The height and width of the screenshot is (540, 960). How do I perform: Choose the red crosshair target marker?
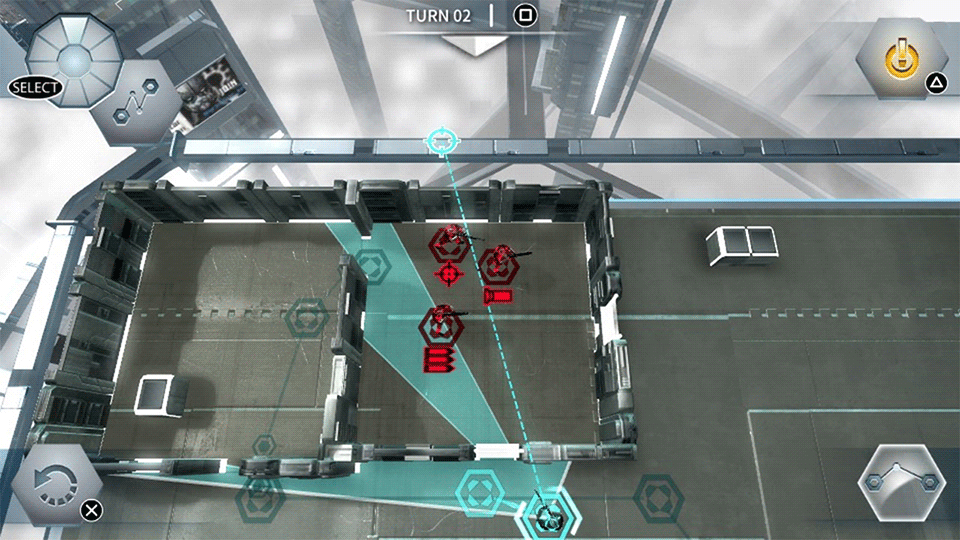pos(448,272)
